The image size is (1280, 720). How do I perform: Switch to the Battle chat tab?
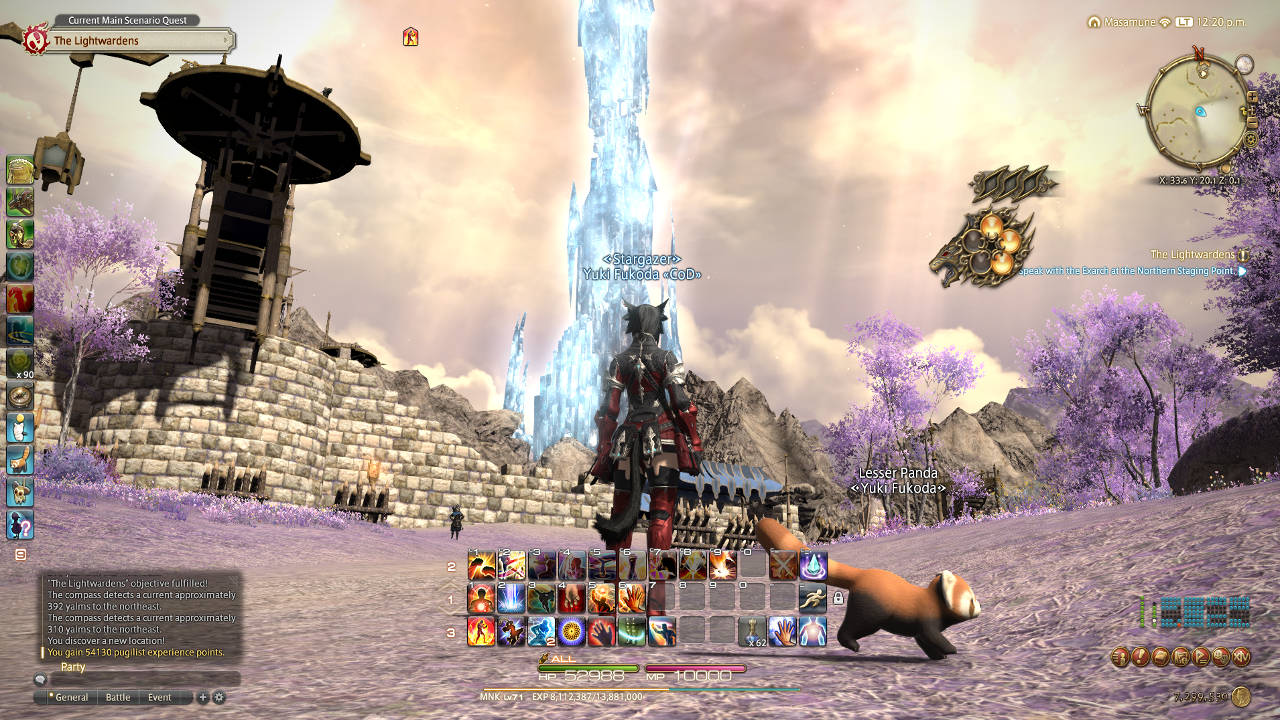[x=118, y=697]
